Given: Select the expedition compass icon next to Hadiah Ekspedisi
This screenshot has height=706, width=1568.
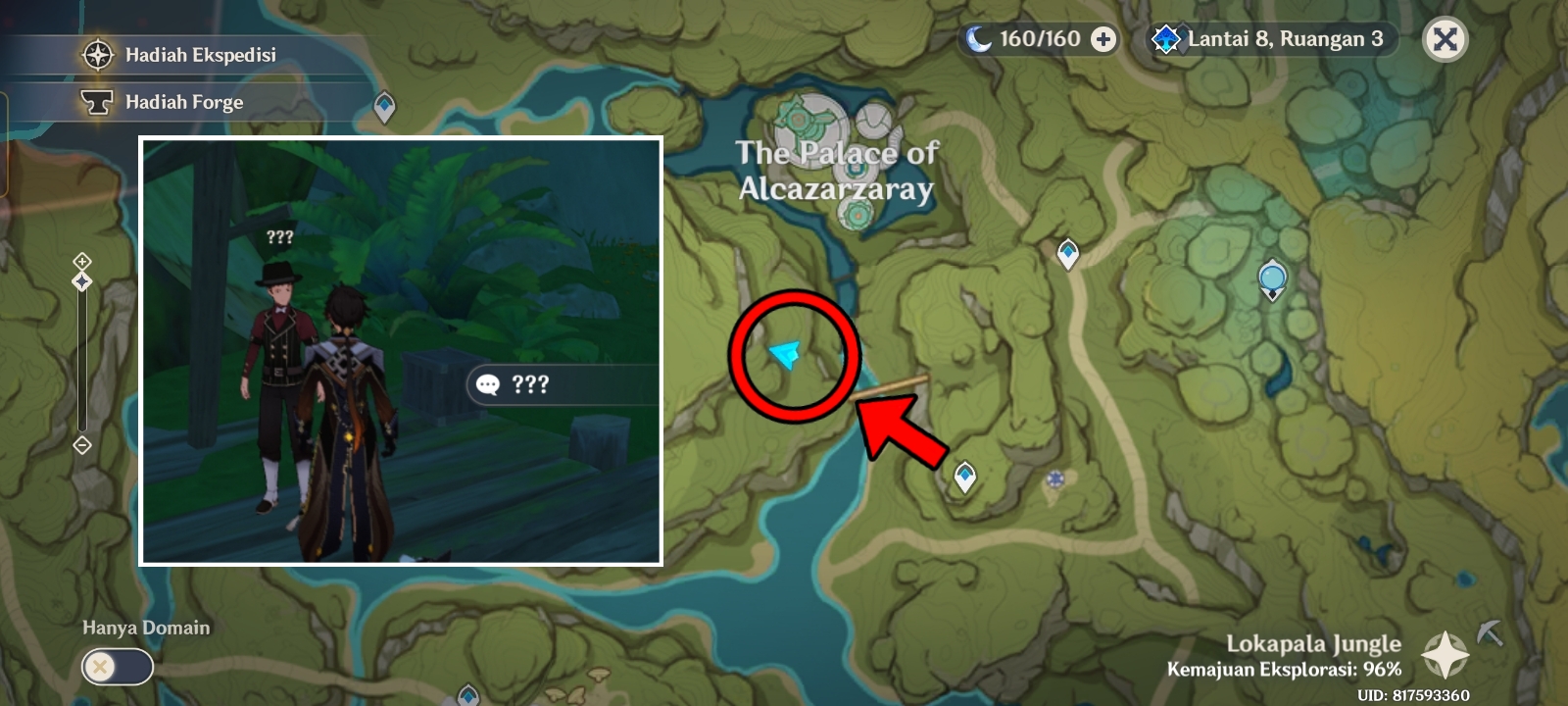Looking at the screenshot, I should tap(98, 54).
